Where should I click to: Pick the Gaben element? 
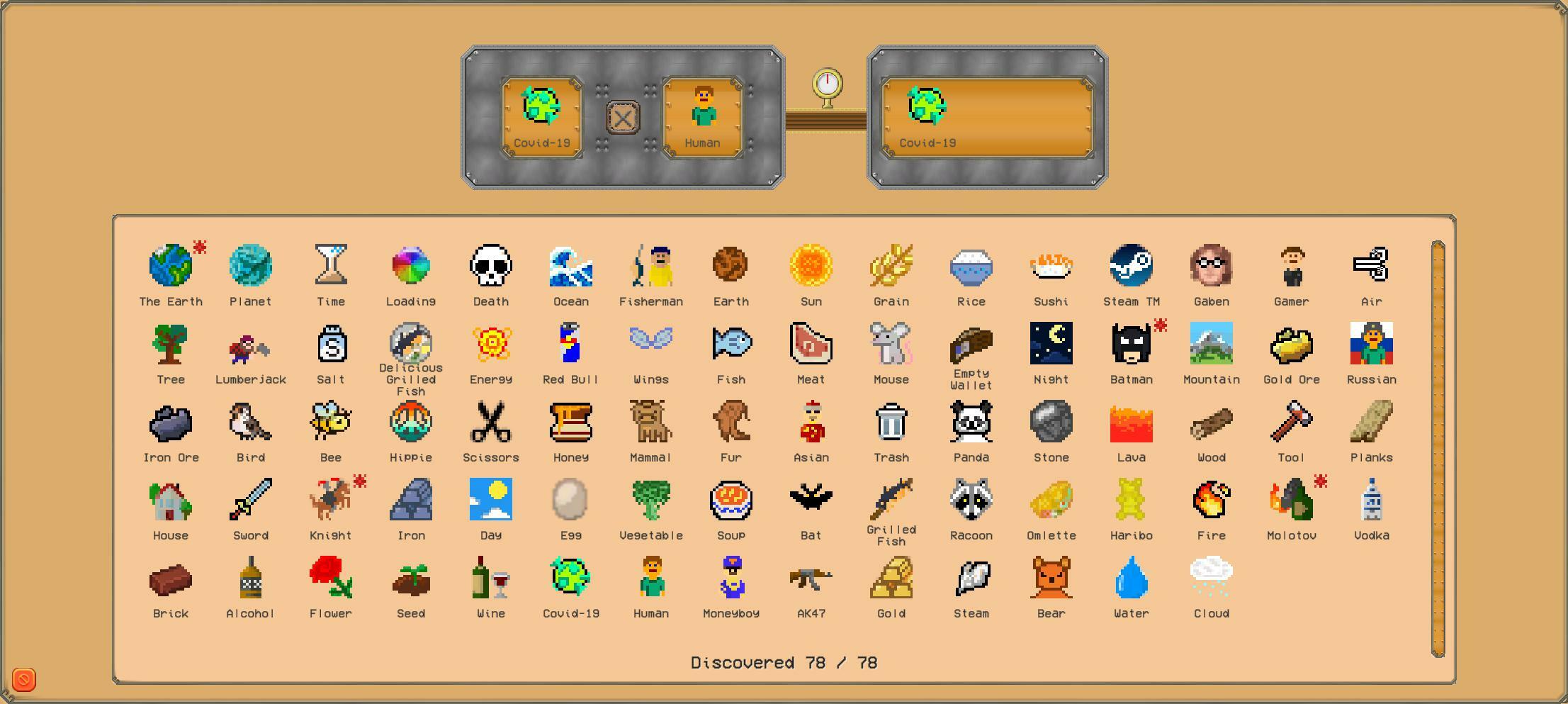[x=1211, y=266]
